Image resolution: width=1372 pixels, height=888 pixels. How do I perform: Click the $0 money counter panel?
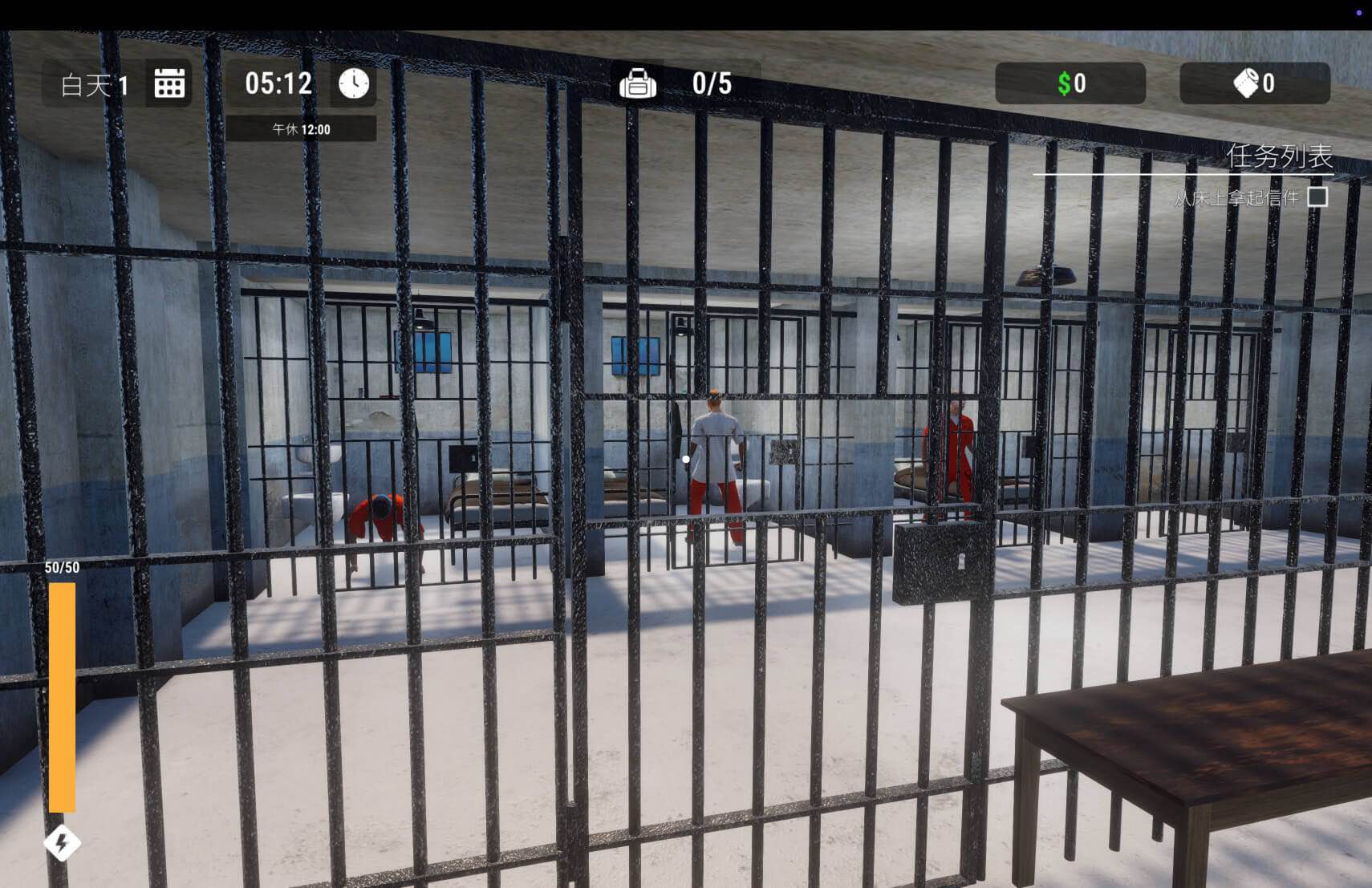1070,83
